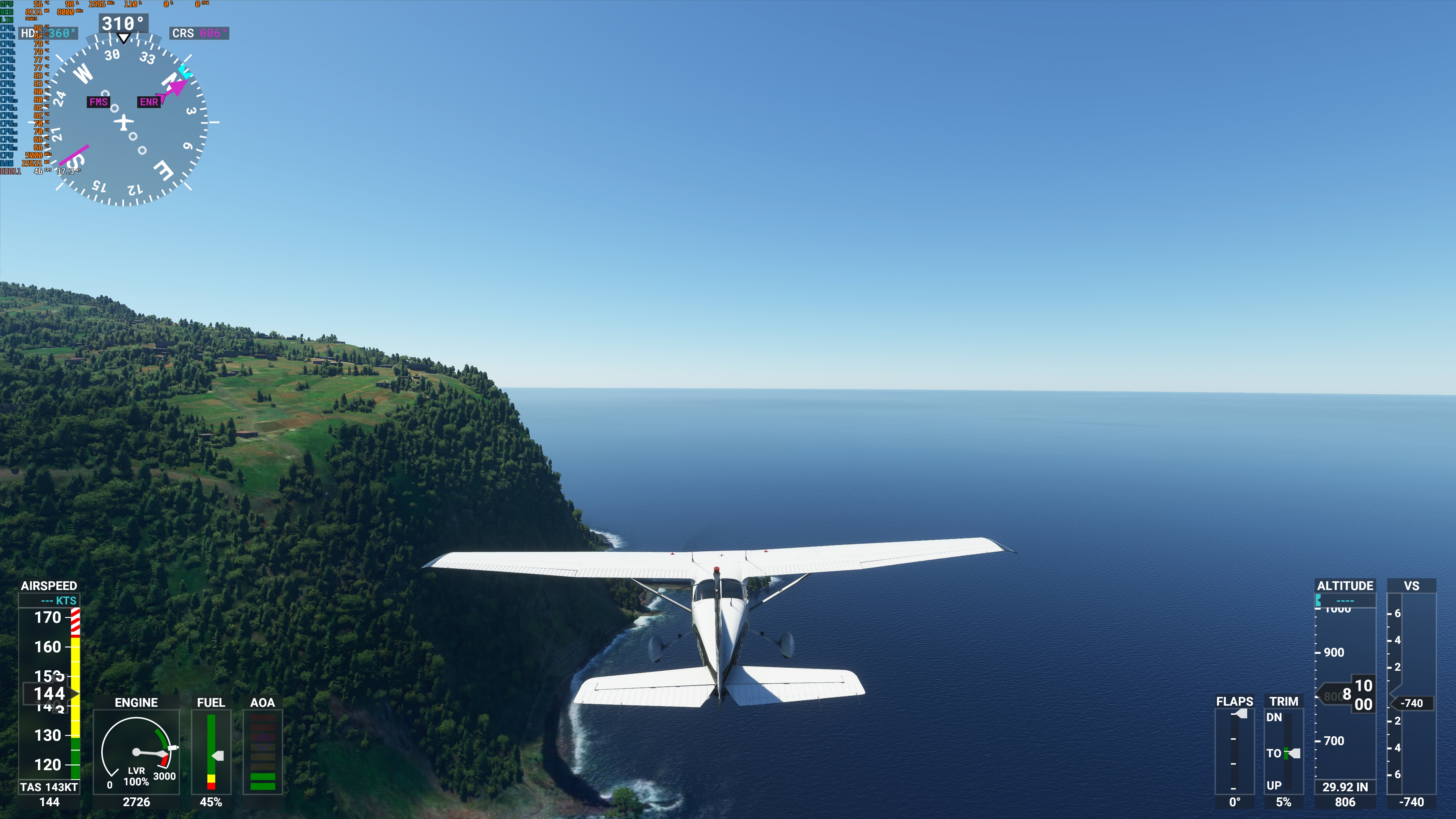The height and width of the screenshot is (819, 1456).
Task: Select the ENGINE gauge dial
Action: [136, 752]
